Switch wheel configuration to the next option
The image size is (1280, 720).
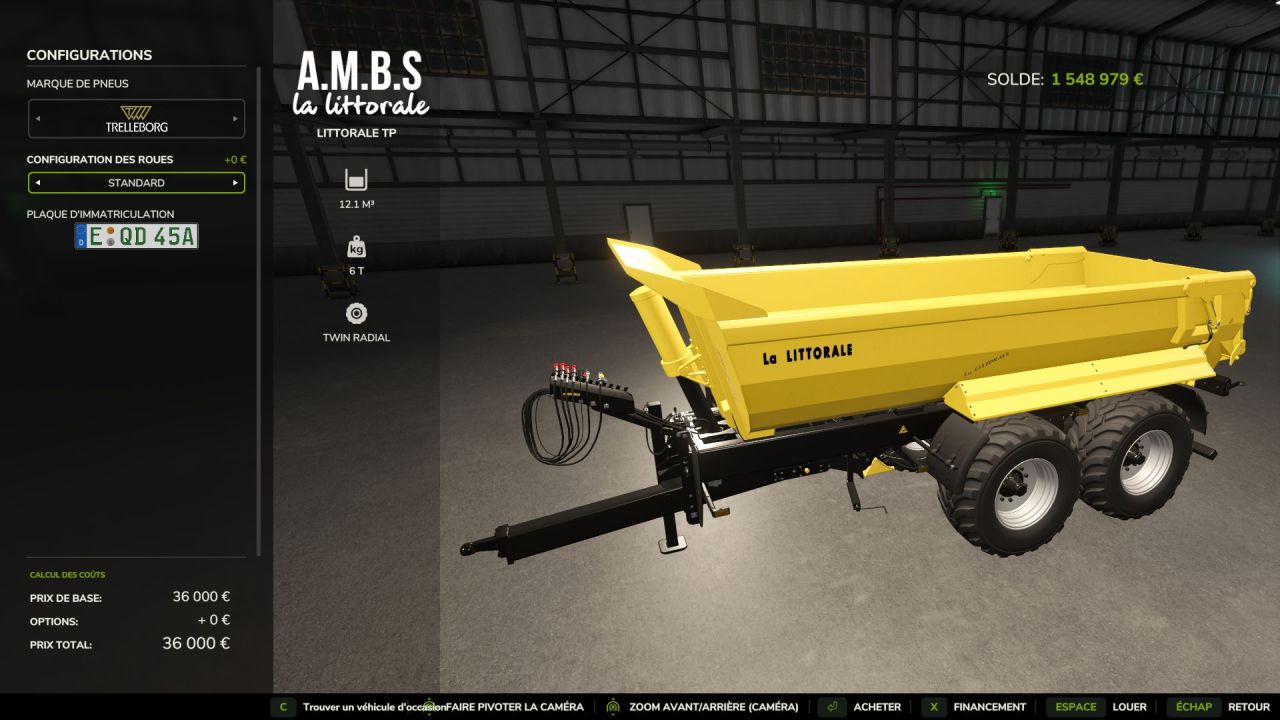point(236,182)
